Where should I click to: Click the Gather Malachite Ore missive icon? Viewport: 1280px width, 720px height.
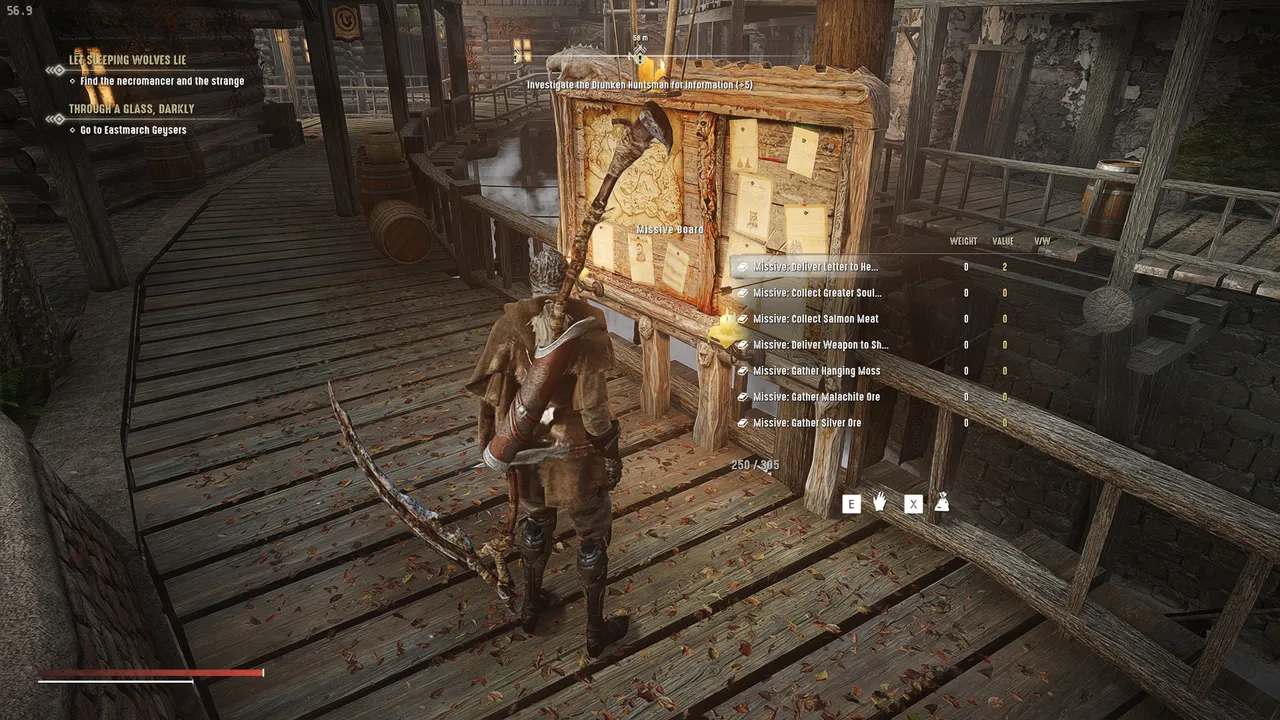point(744,396)
